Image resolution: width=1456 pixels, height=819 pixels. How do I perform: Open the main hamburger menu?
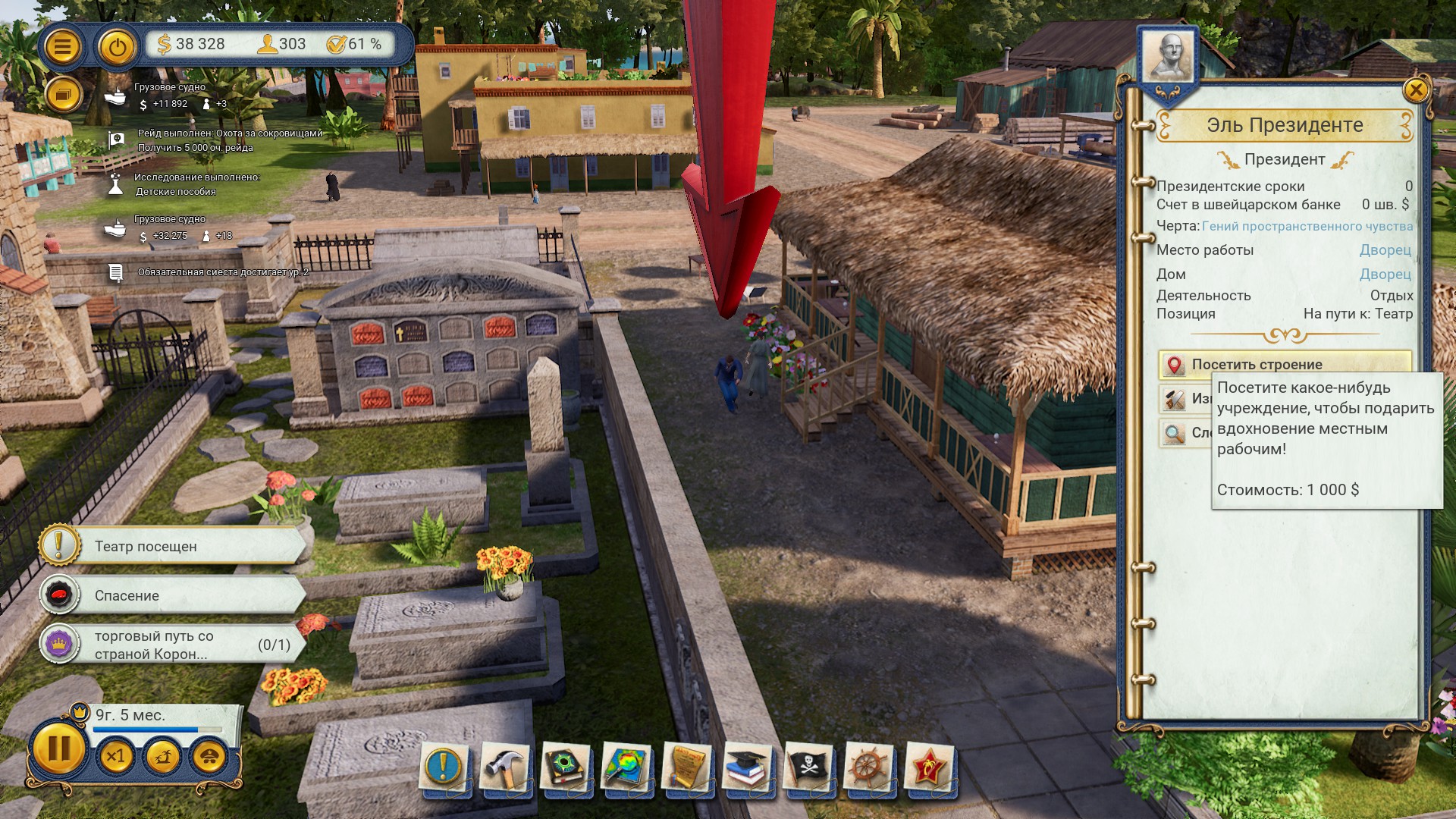pos(62,46)
